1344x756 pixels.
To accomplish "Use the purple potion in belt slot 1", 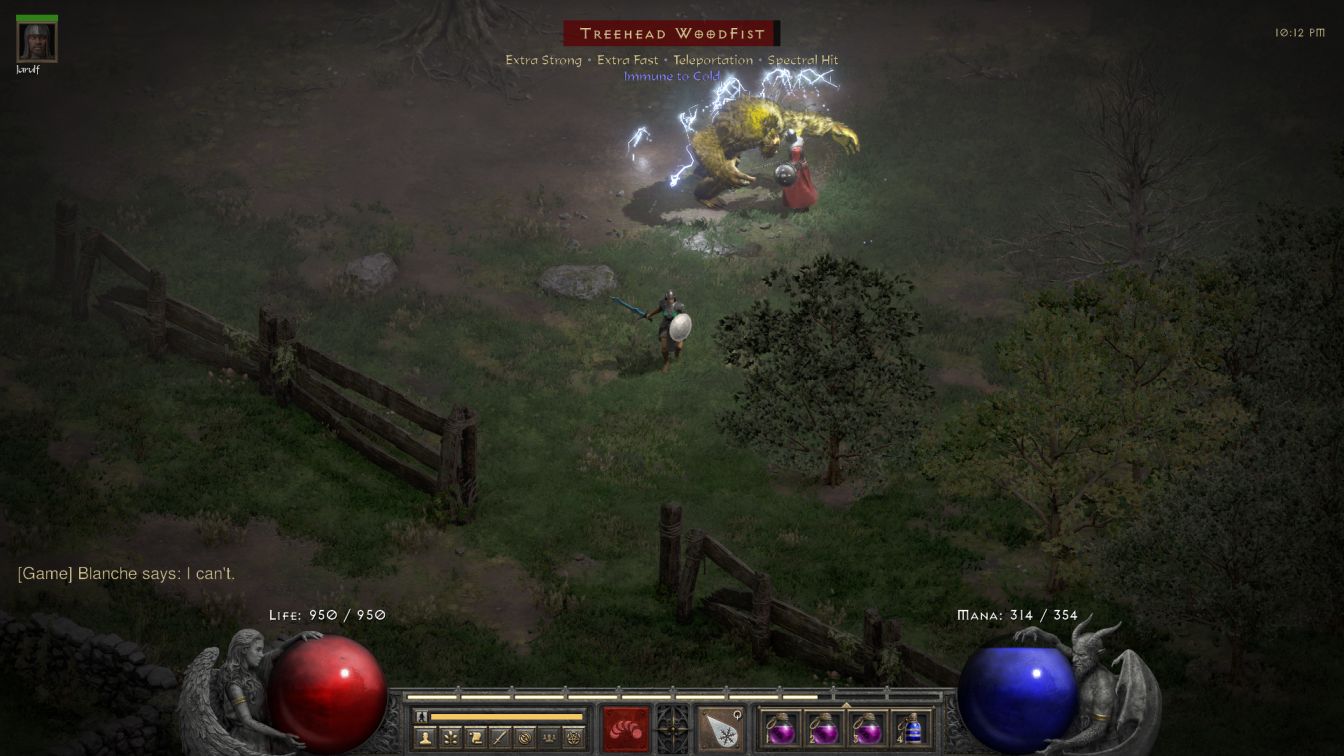I will pos(780,728).
